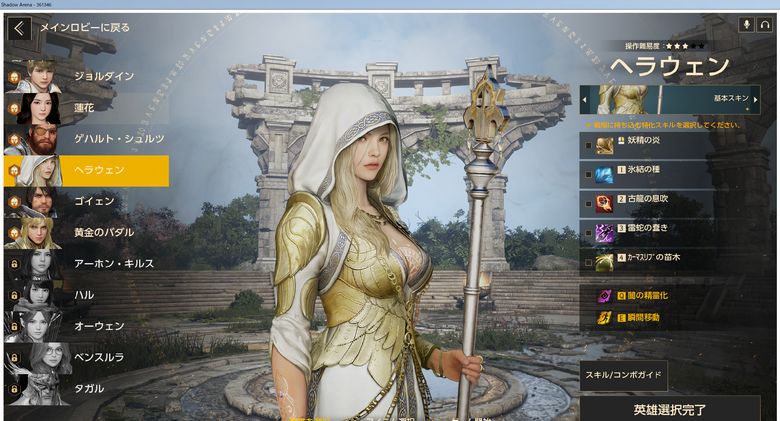Pick ゲハルト・シュルツ as hero

(85, 138)
